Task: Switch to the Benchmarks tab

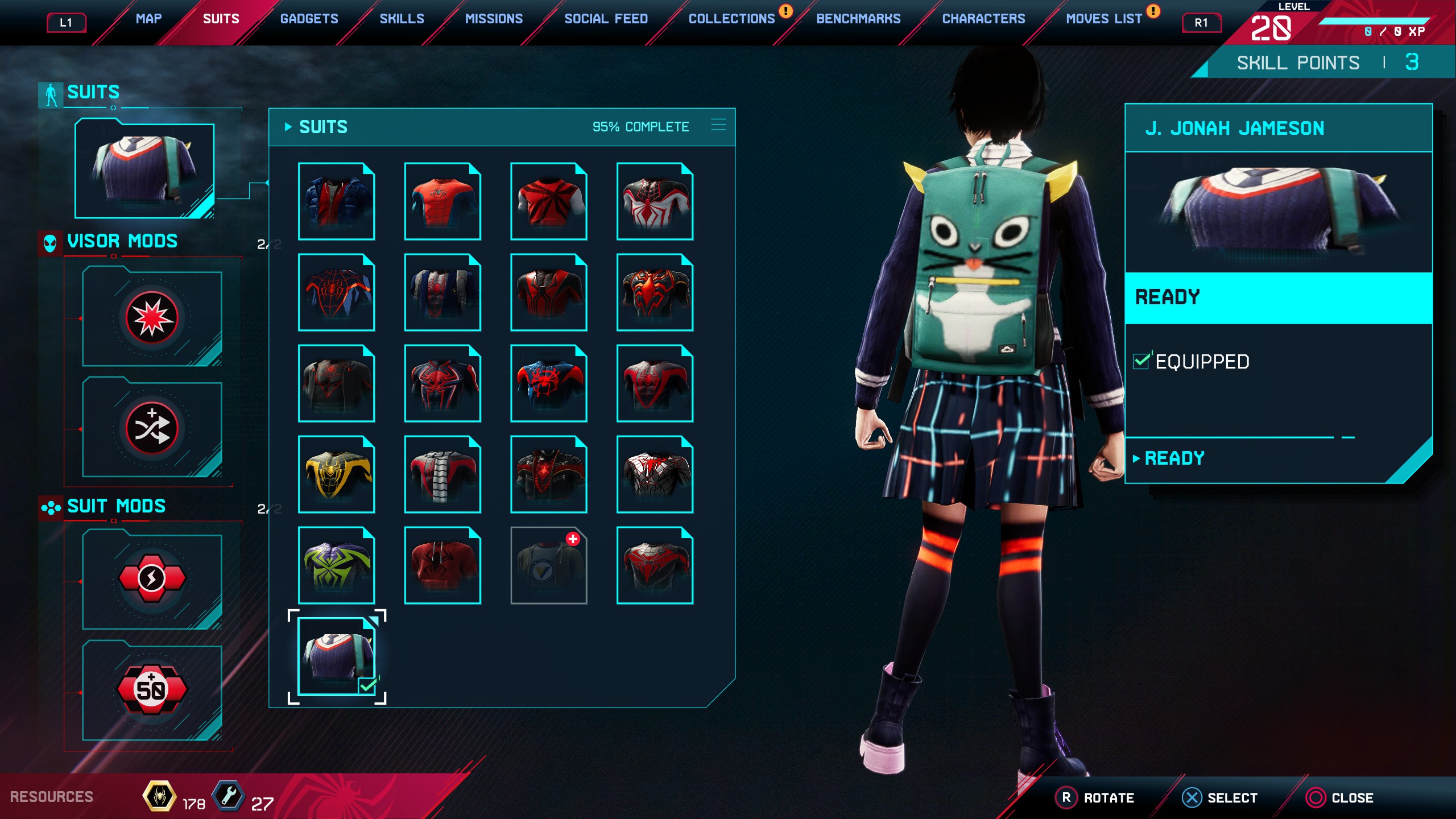Action: (x=858, y=19)
